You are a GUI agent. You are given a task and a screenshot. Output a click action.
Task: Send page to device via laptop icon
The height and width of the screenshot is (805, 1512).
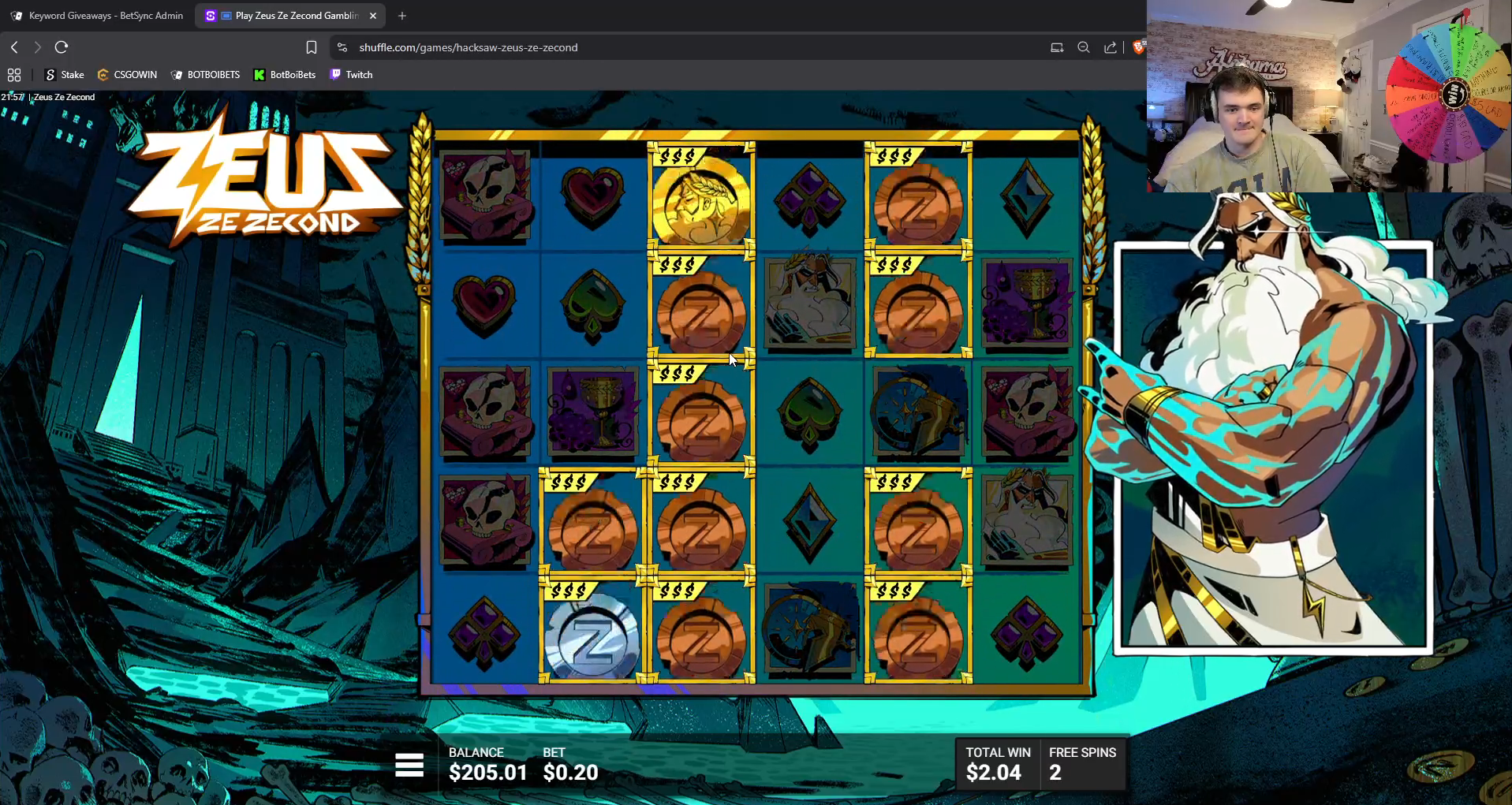point(1057,47)
